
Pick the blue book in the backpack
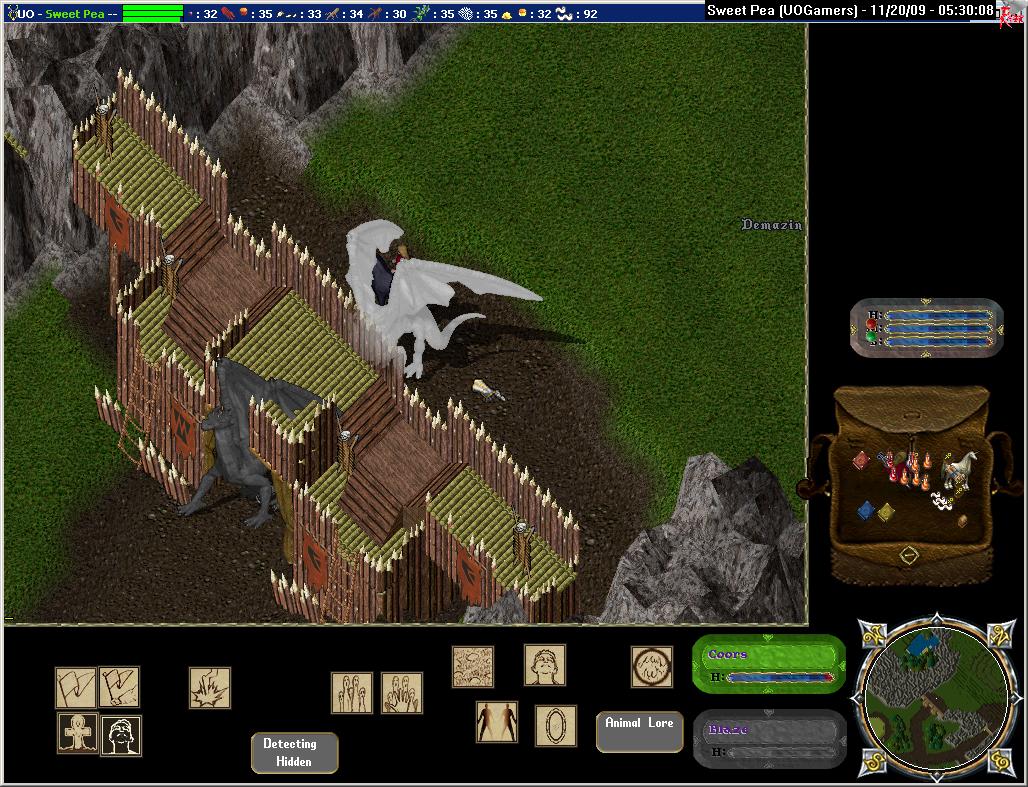(866, 510)
